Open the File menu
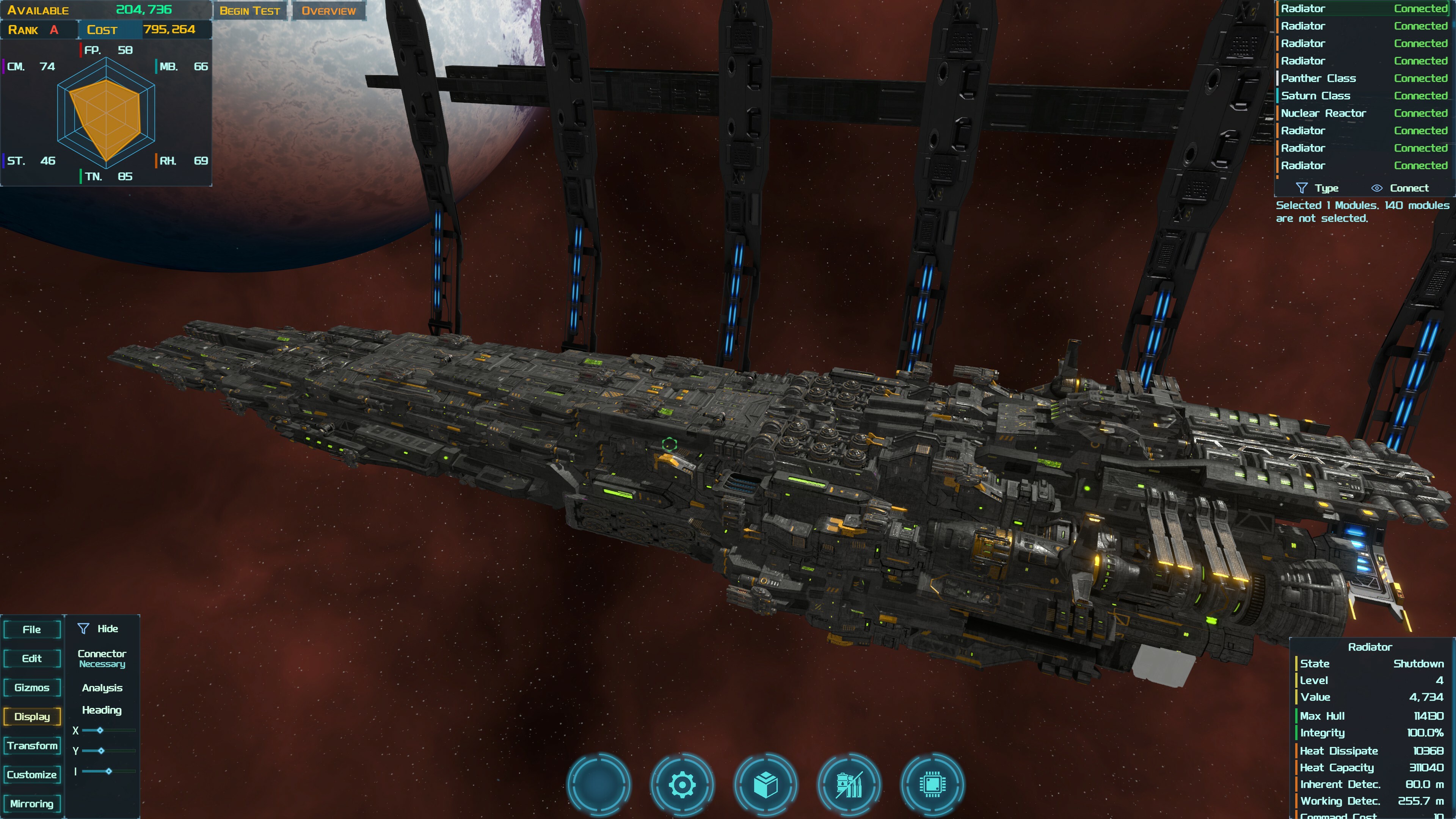The image size is (1456, 819). 31,629
